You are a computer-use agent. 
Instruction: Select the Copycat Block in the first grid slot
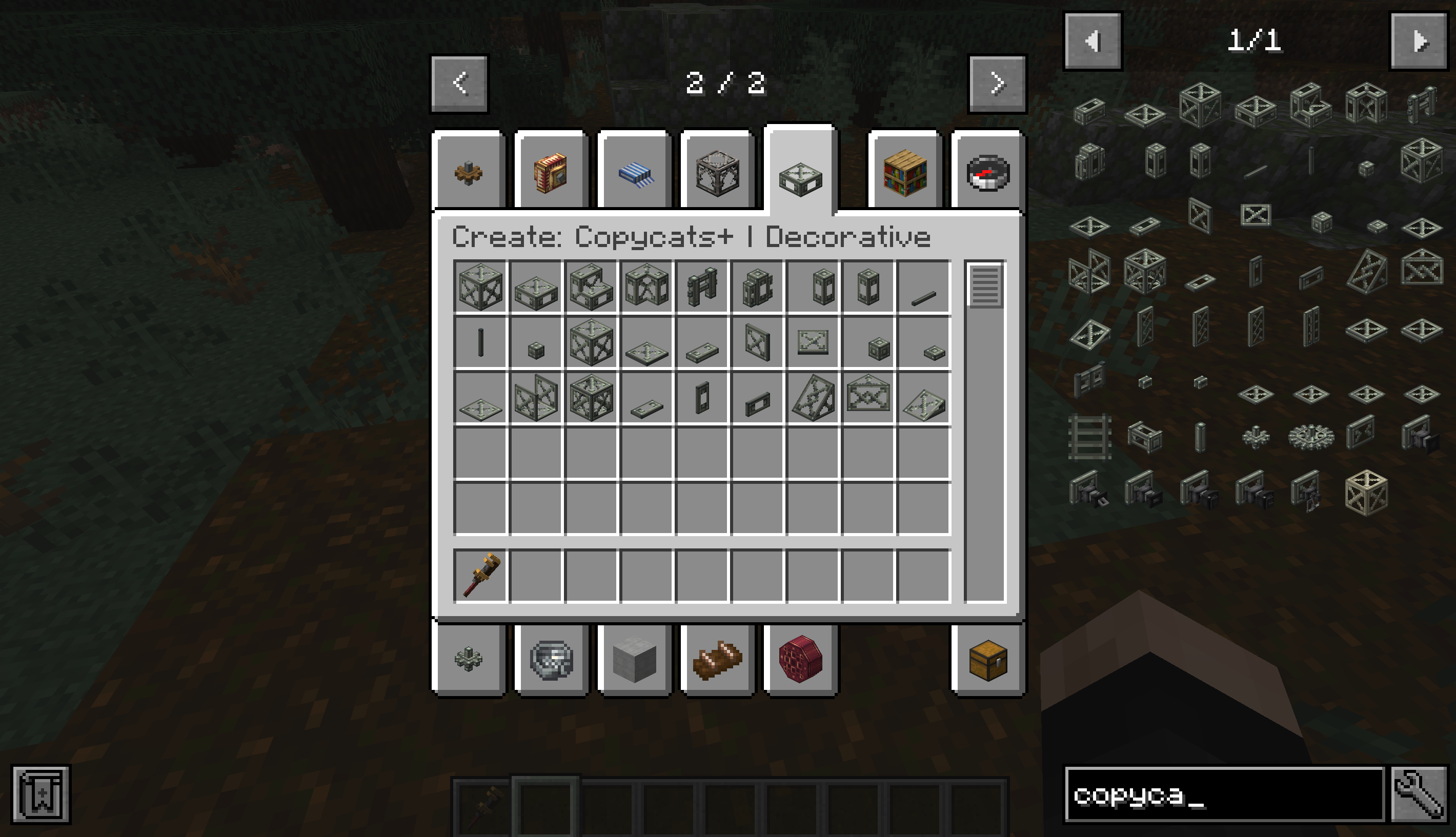(480, 289)
